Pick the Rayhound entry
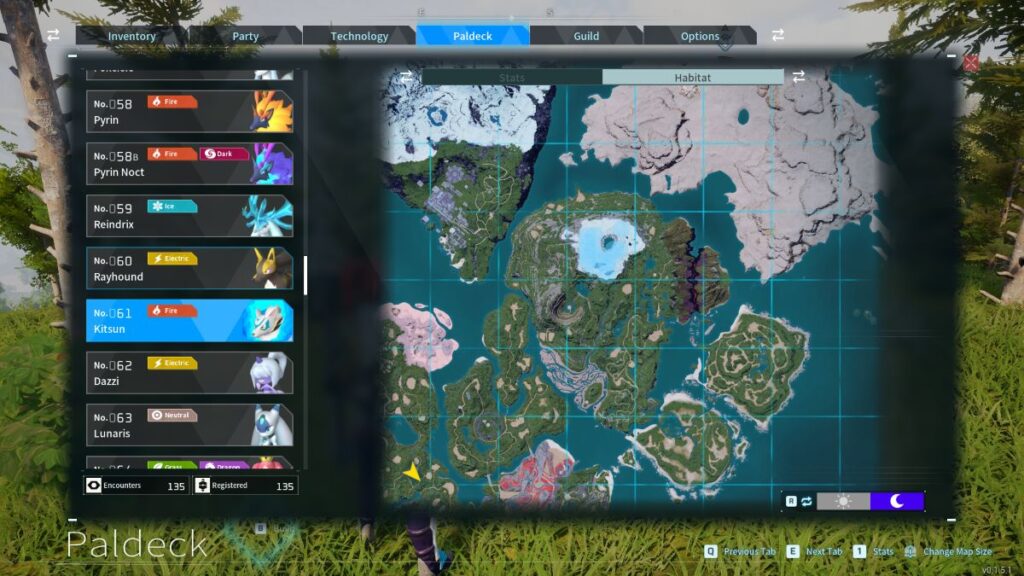 pos(189,268)
